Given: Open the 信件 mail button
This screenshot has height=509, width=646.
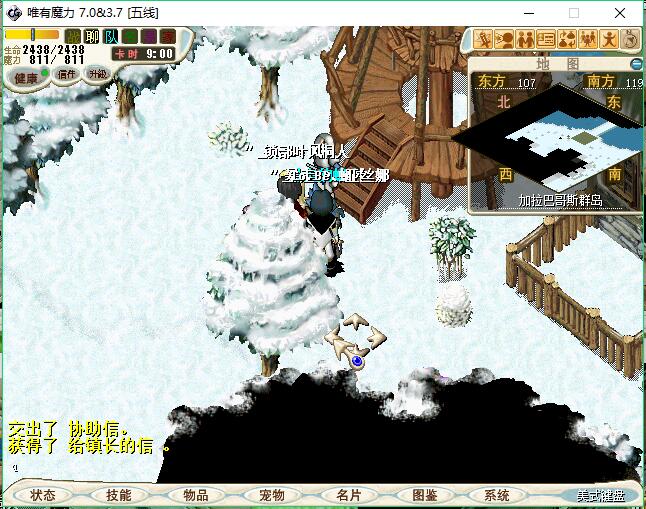Looking at the screenshot, I should coord(67,74).
